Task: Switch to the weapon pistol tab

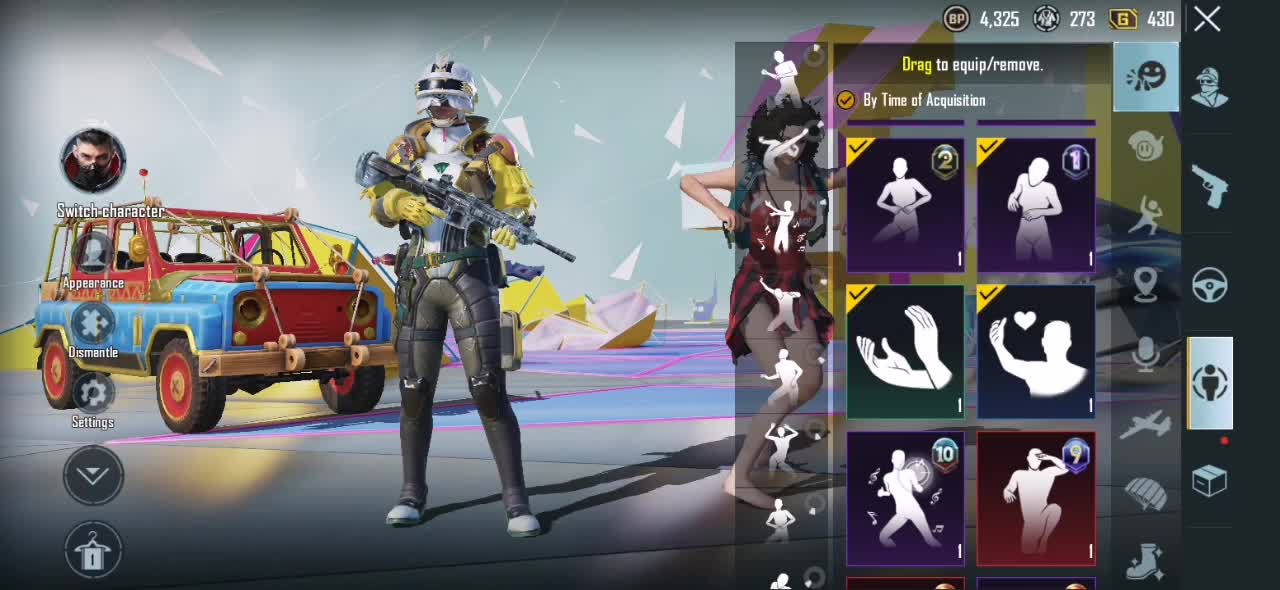Action: (x=1210, y=186)
